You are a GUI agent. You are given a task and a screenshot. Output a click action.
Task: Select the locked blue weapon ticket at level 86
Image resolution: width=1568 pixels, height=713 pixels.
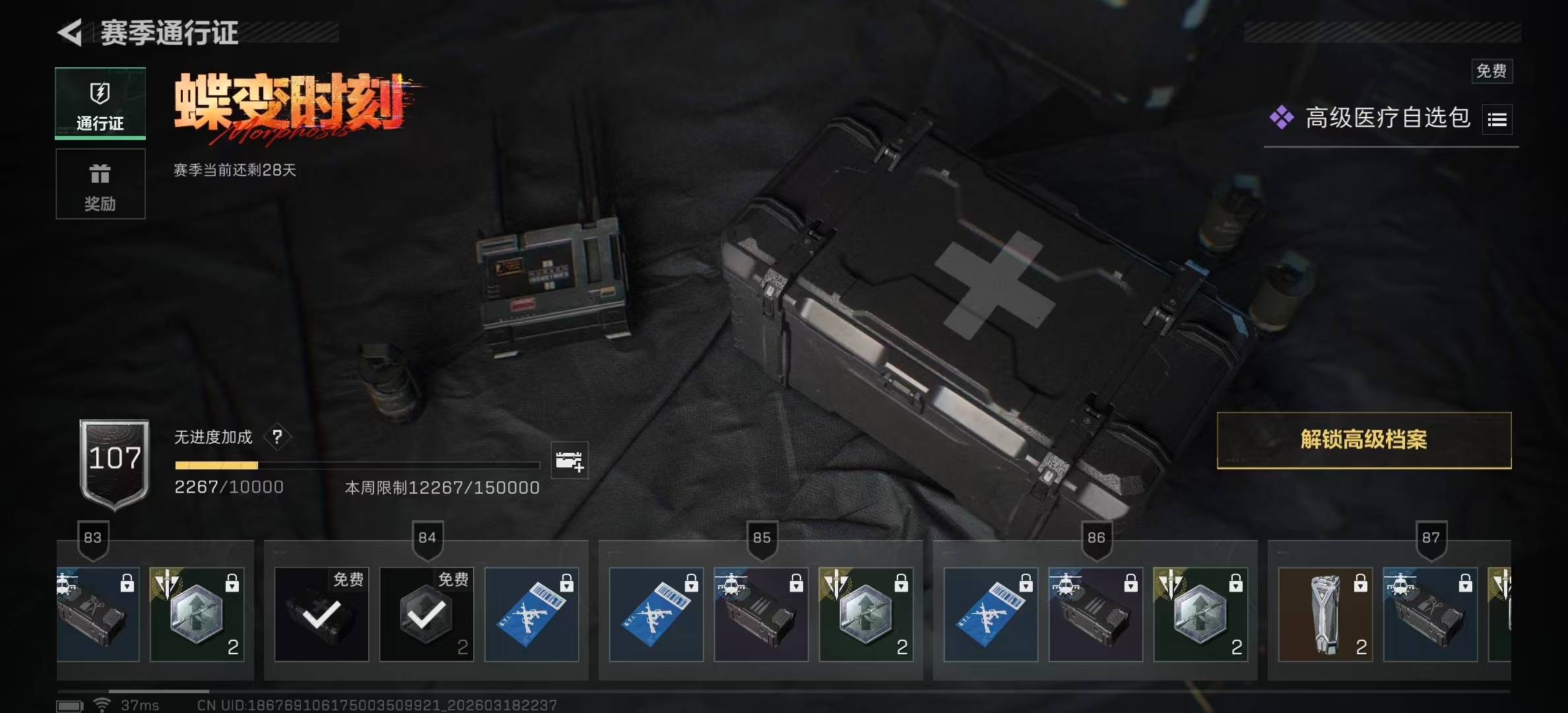tap(991, 615)
